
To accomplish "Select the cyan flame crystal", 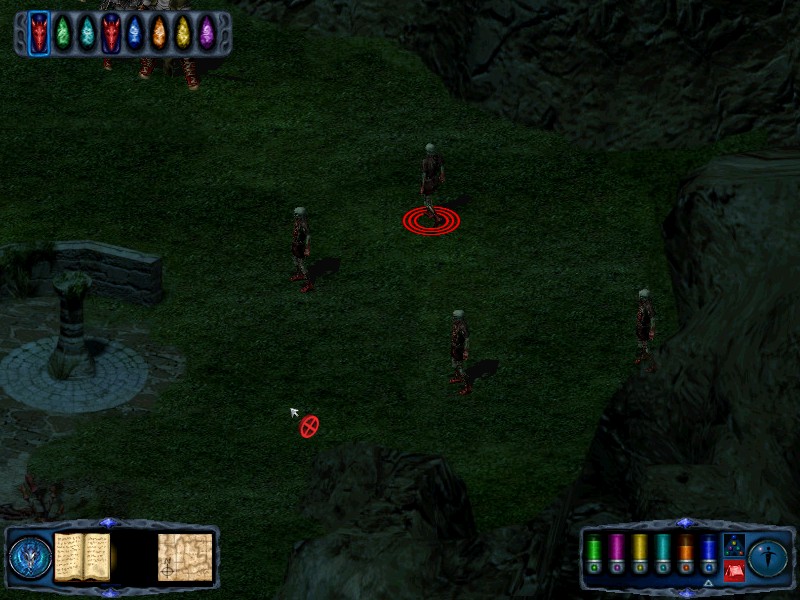I will (87, 34).
